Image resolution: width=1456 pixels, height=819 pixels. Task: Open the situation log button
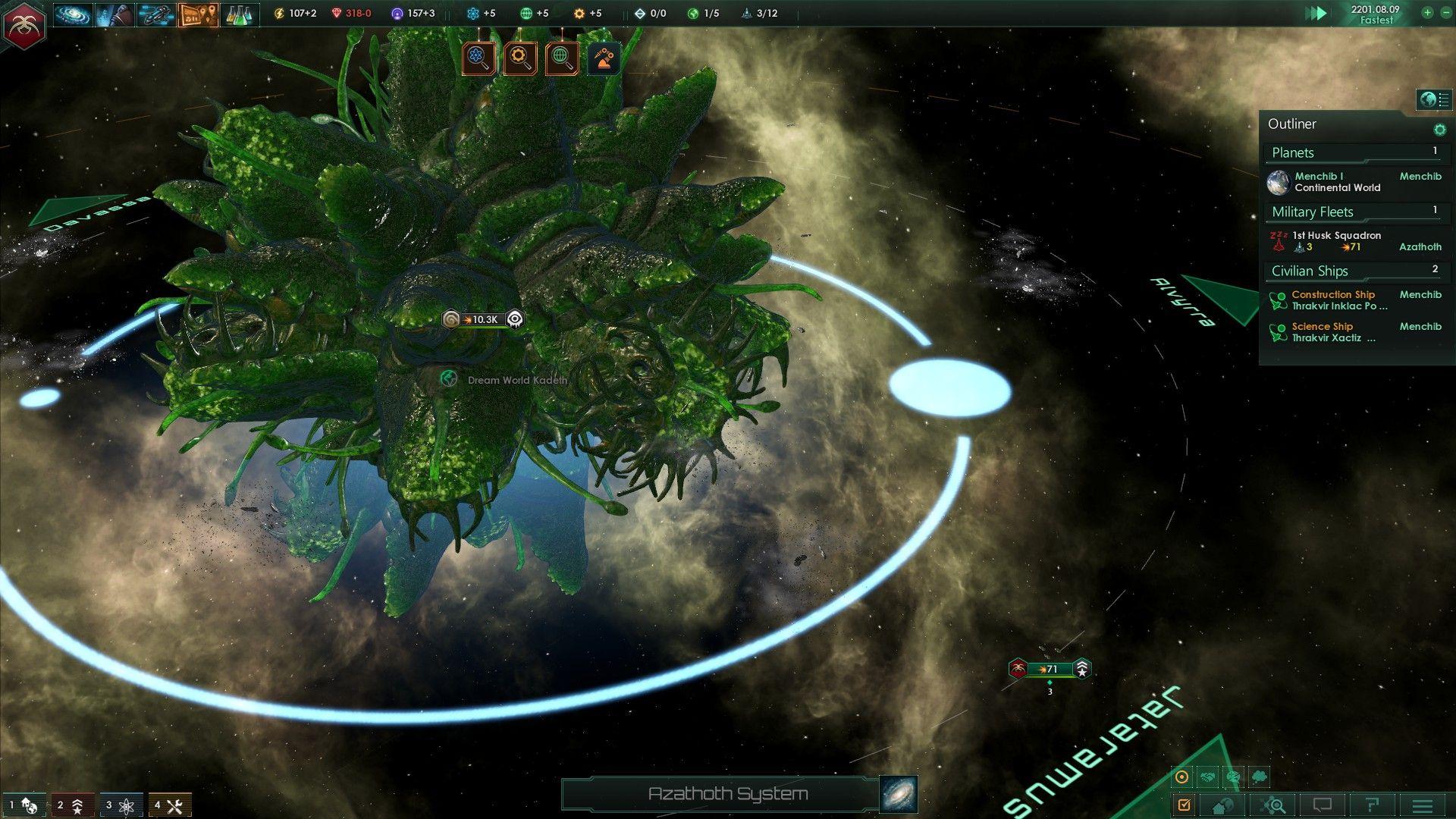click(x=199, y=14)
